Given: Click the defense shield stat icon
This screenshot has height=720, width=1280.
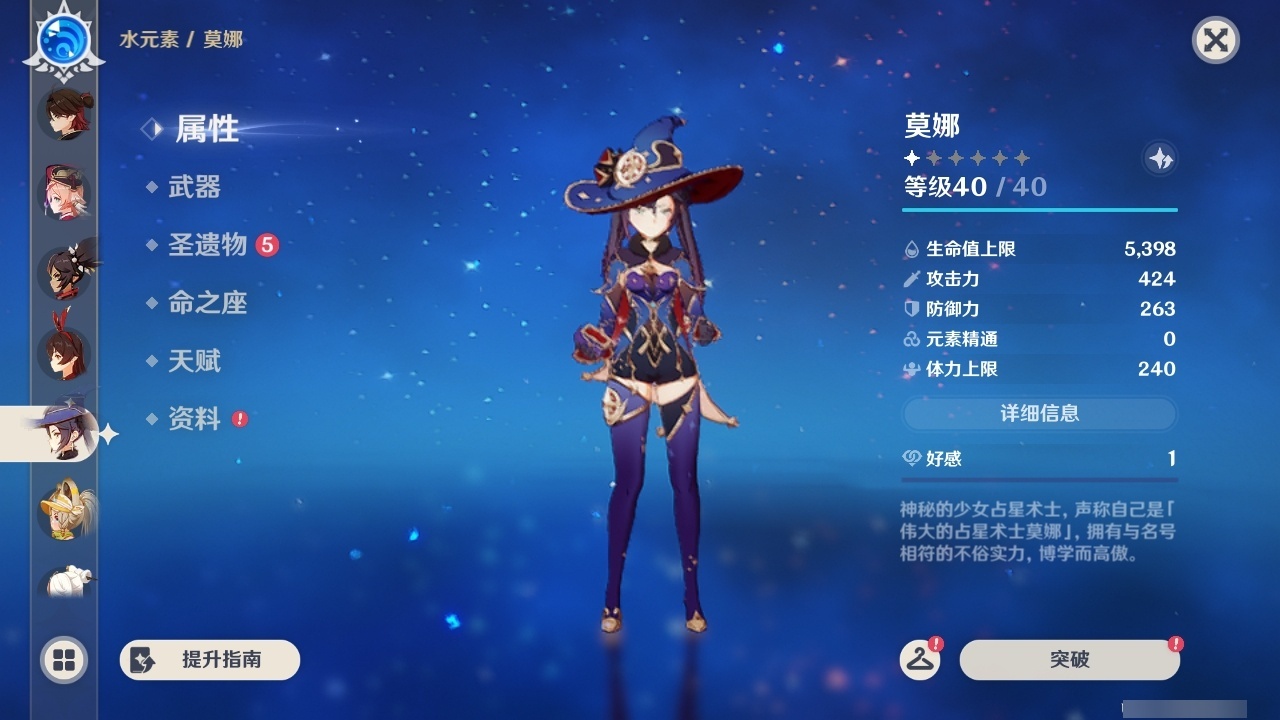Looking at the screenshot, I should [x=910, y=309].
